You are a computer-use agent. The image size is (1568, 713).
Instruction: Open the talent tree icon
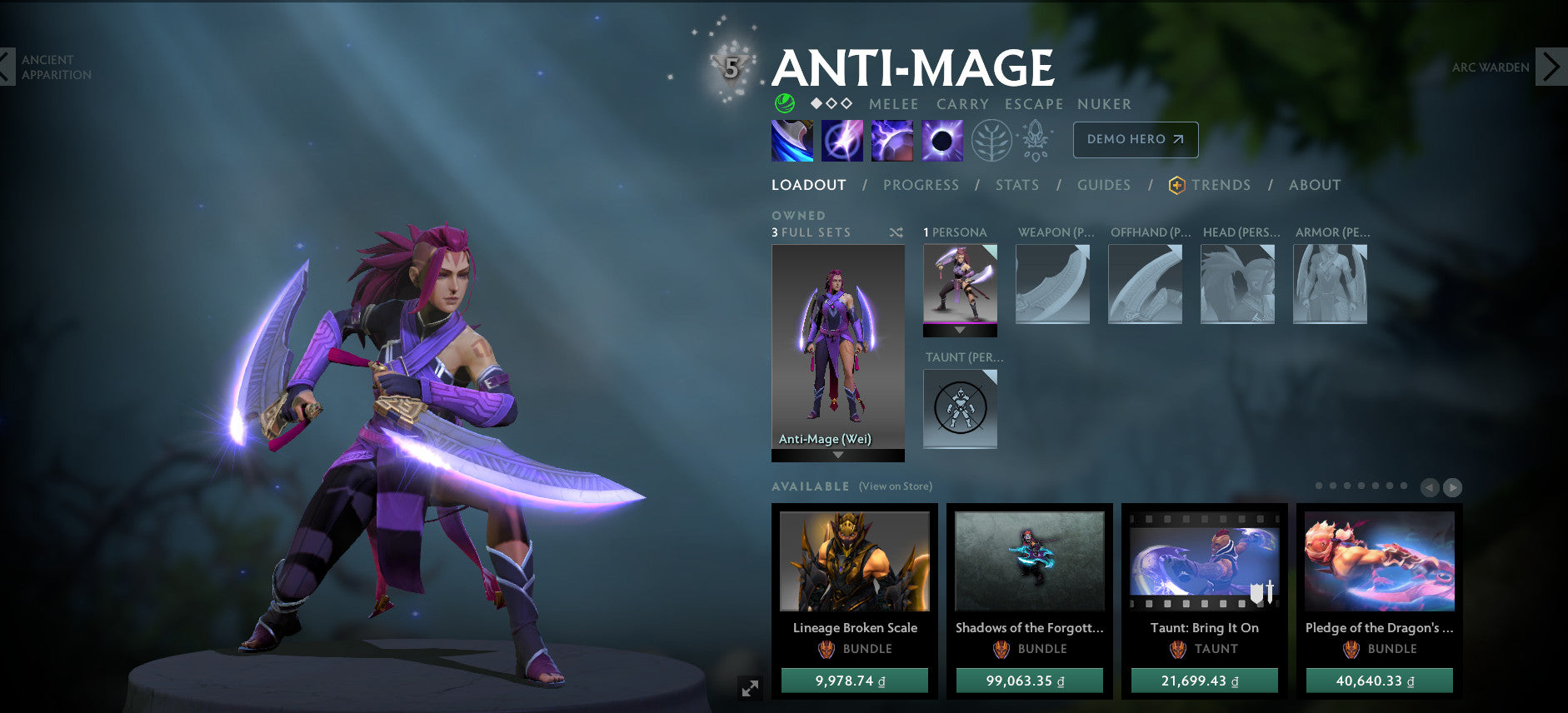991,141
